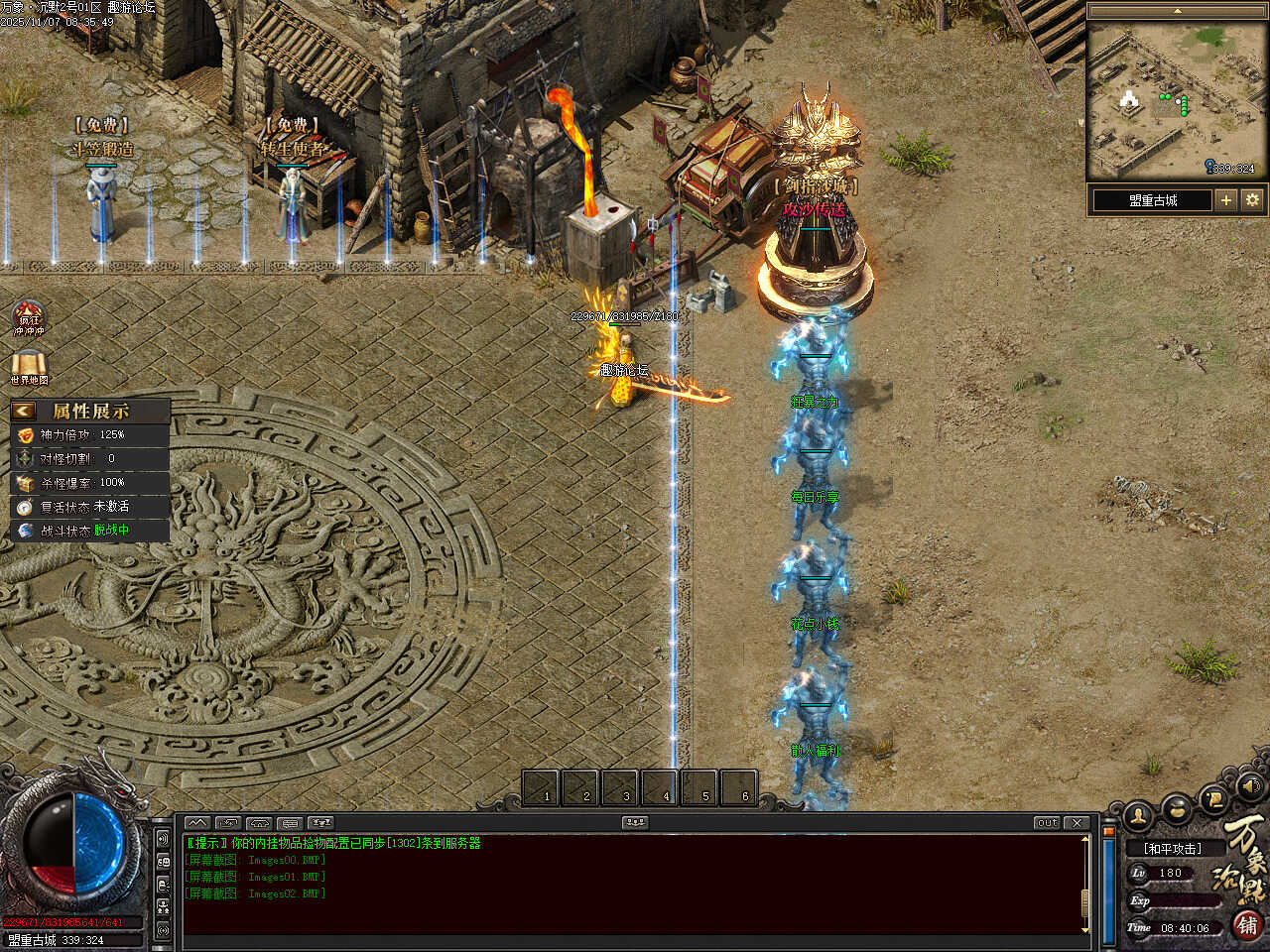The image size is (1270, 952).
Task: Collapse the minimap with the top arrow bar
Action: pyautogui.click(x=1177, y=11)
